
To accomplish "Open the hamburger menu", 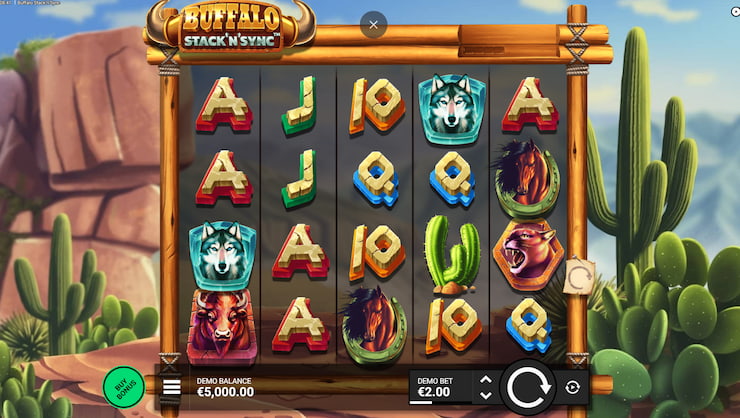I will point(171,387).
